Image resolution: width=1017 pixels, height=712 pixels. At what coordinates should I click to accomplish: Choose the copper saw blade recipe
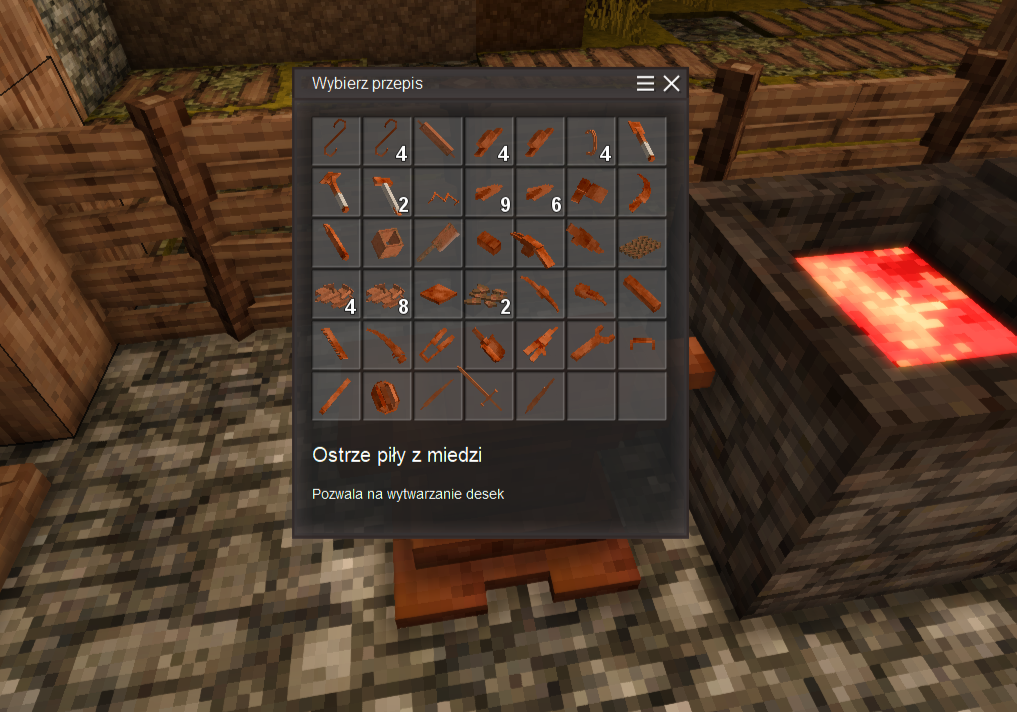(x=337, y=346)
